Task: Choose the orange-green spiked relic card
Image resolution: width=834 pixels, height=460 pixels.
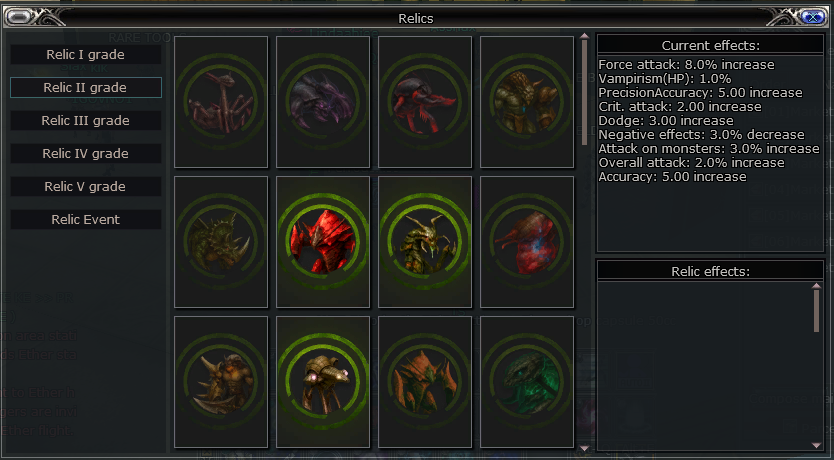Action: coord(425,382)
